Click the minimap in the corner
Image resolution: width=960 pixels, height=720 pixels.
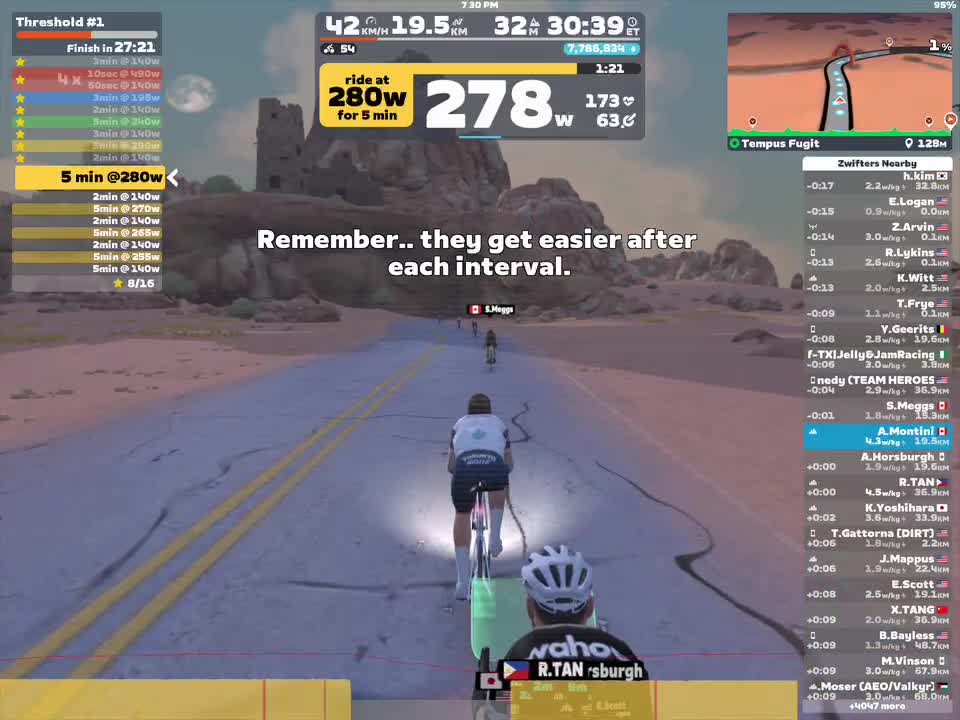[x=838, y=73]
